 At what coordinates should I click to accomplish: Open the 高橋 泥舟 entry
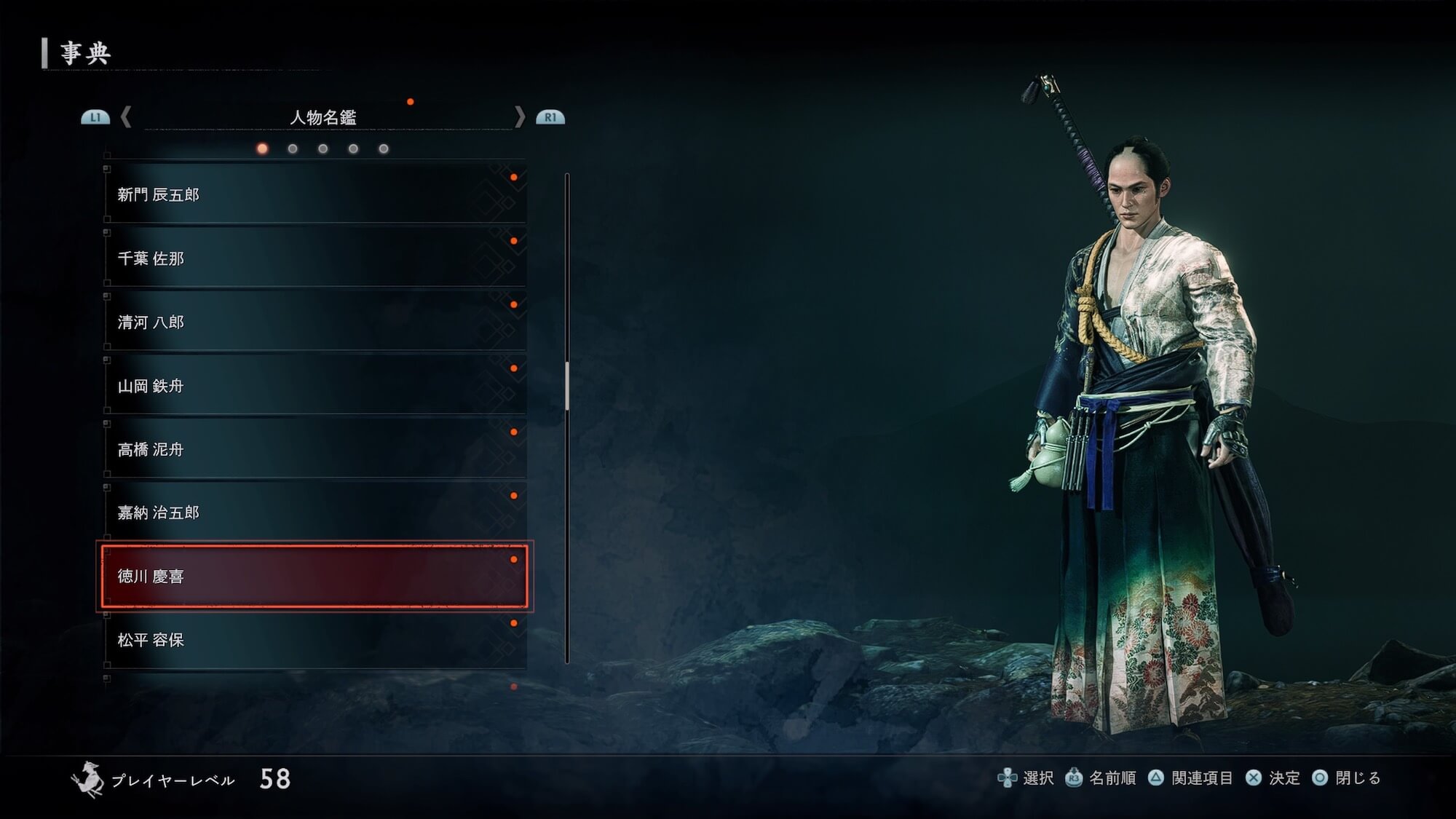pos(314,449)
